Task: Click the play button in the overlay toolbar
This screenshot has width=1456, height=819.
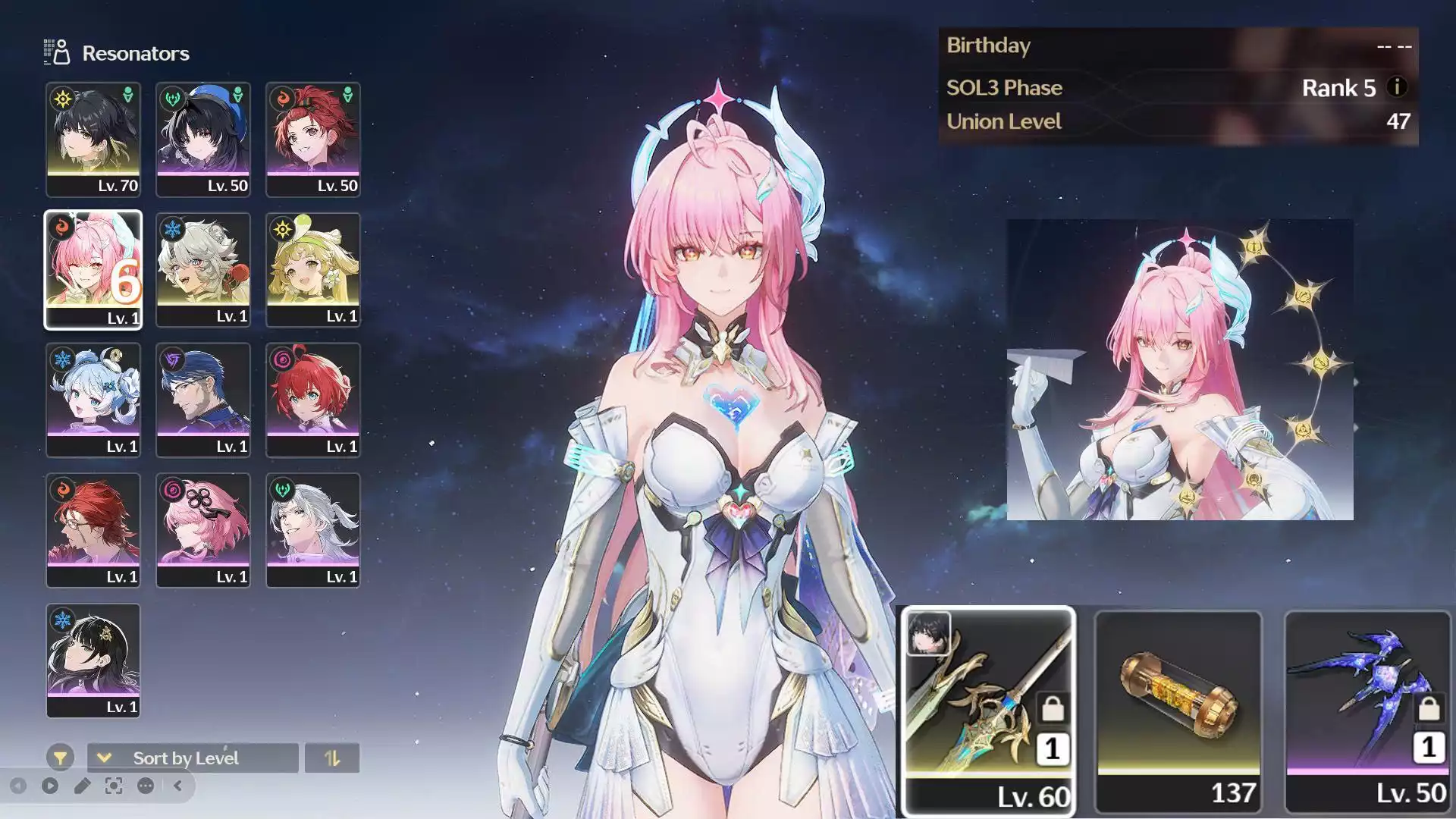Action: pyautogui.click(x=50, y=786)
